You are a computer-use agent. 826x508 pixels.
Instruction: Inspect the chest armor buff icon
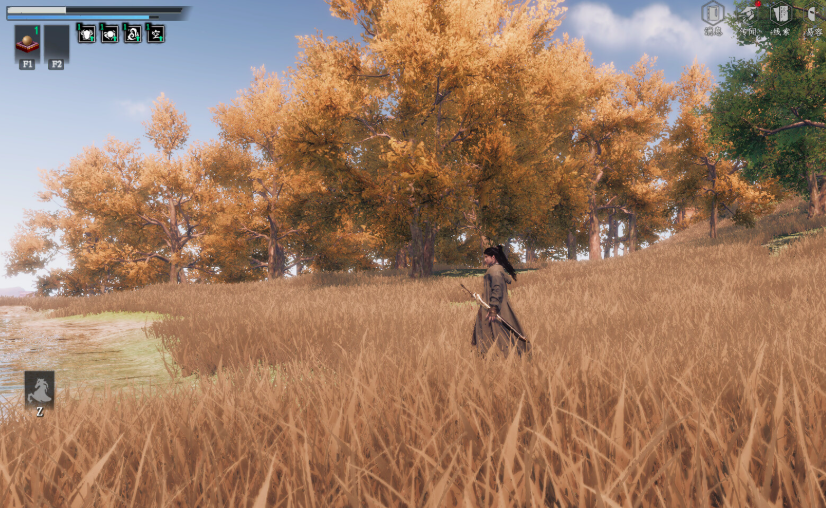[87, 34]
